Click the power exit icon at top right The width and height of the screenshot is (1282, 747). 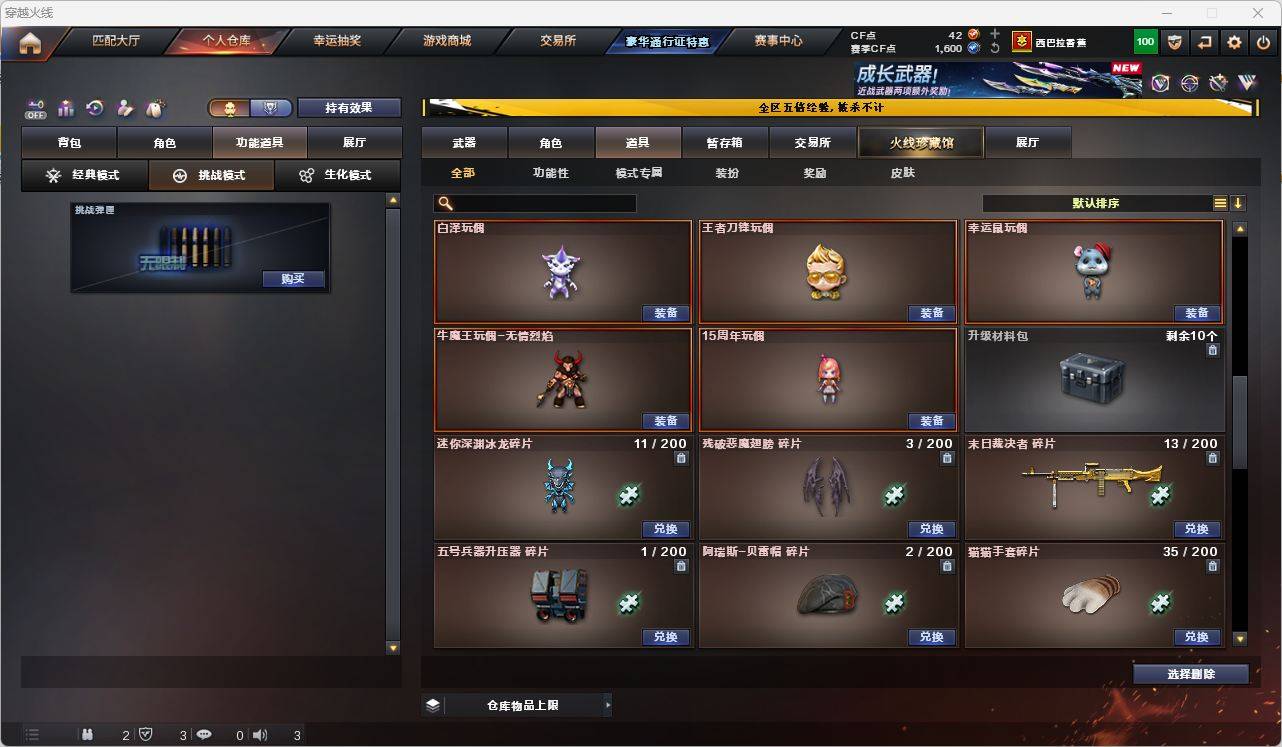pos(1261,42)
